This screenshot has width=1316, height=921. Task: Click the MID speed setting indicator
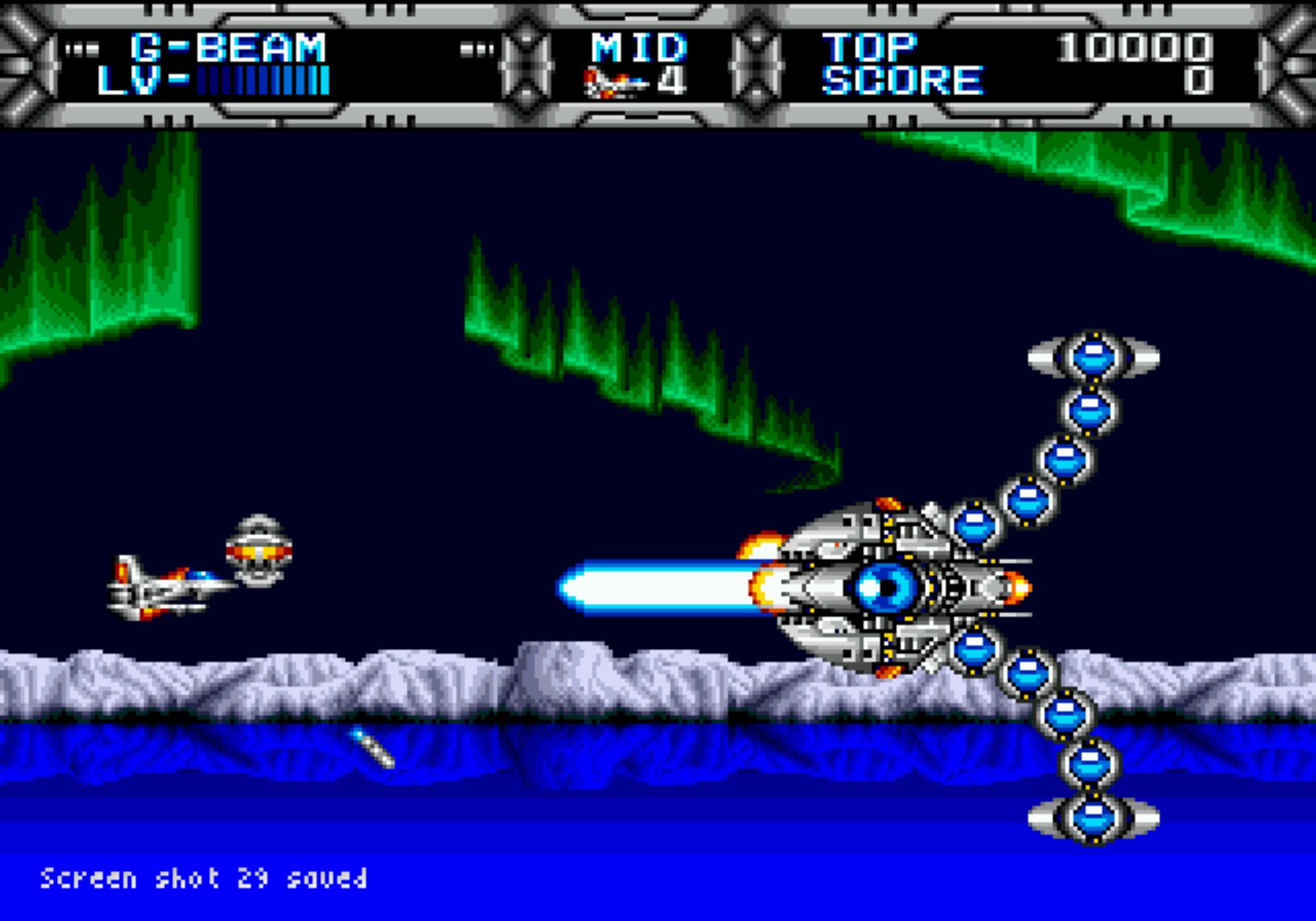(638, 48)
